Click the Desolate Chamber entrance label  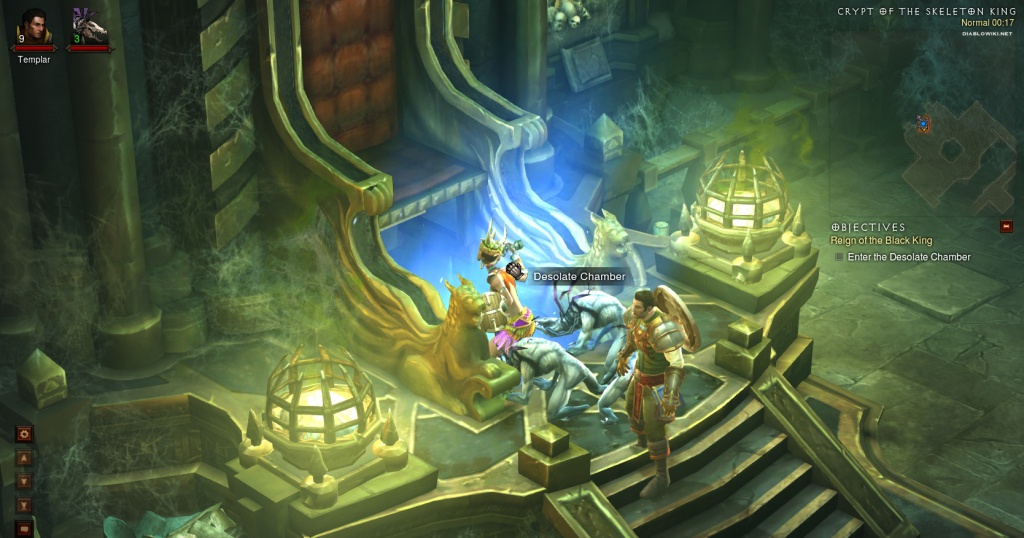coord(578,277)
